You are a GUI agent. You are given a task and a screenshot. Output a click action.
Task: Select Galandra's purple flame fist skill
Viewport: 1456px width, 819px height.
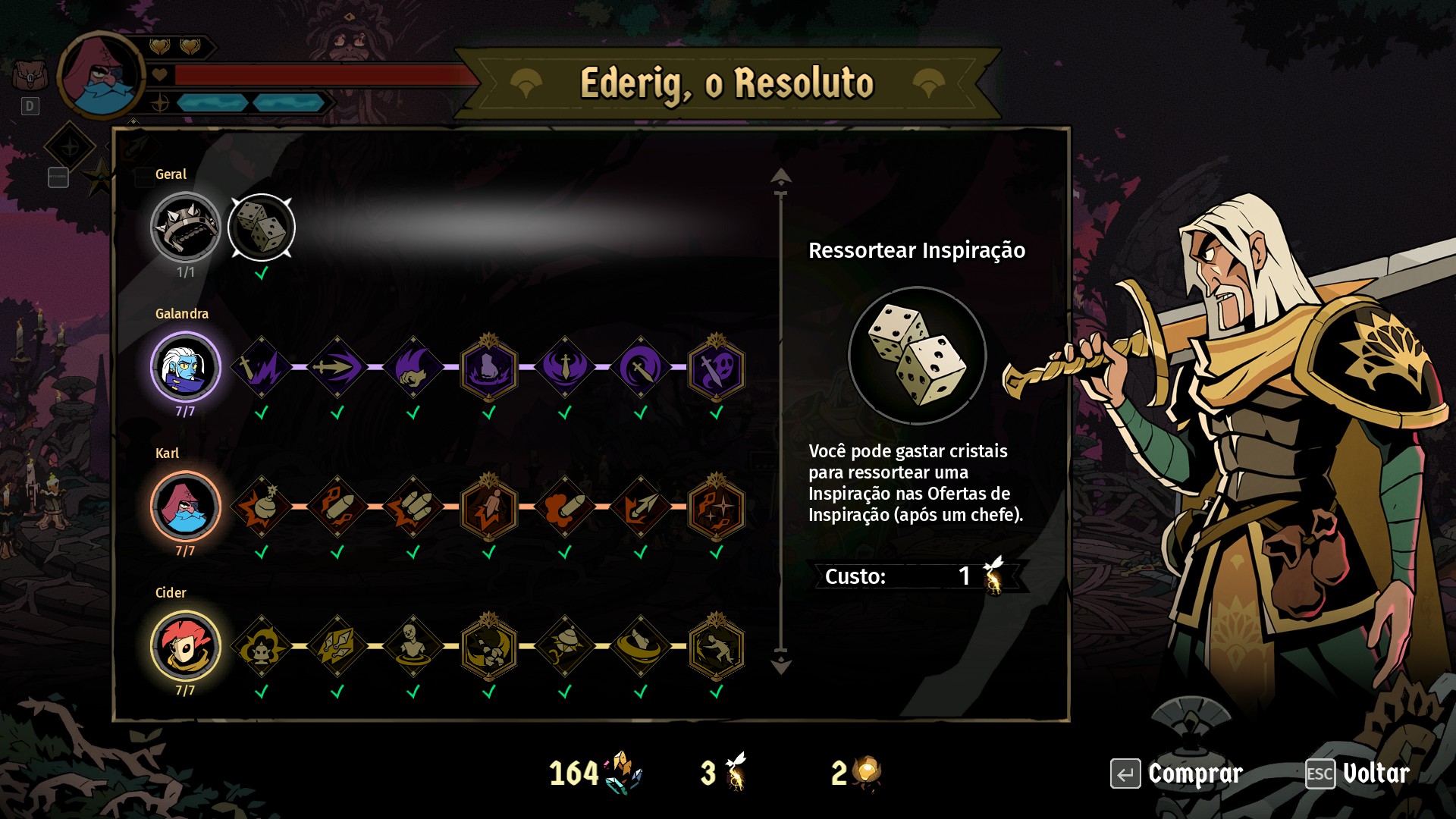[413, 368]
